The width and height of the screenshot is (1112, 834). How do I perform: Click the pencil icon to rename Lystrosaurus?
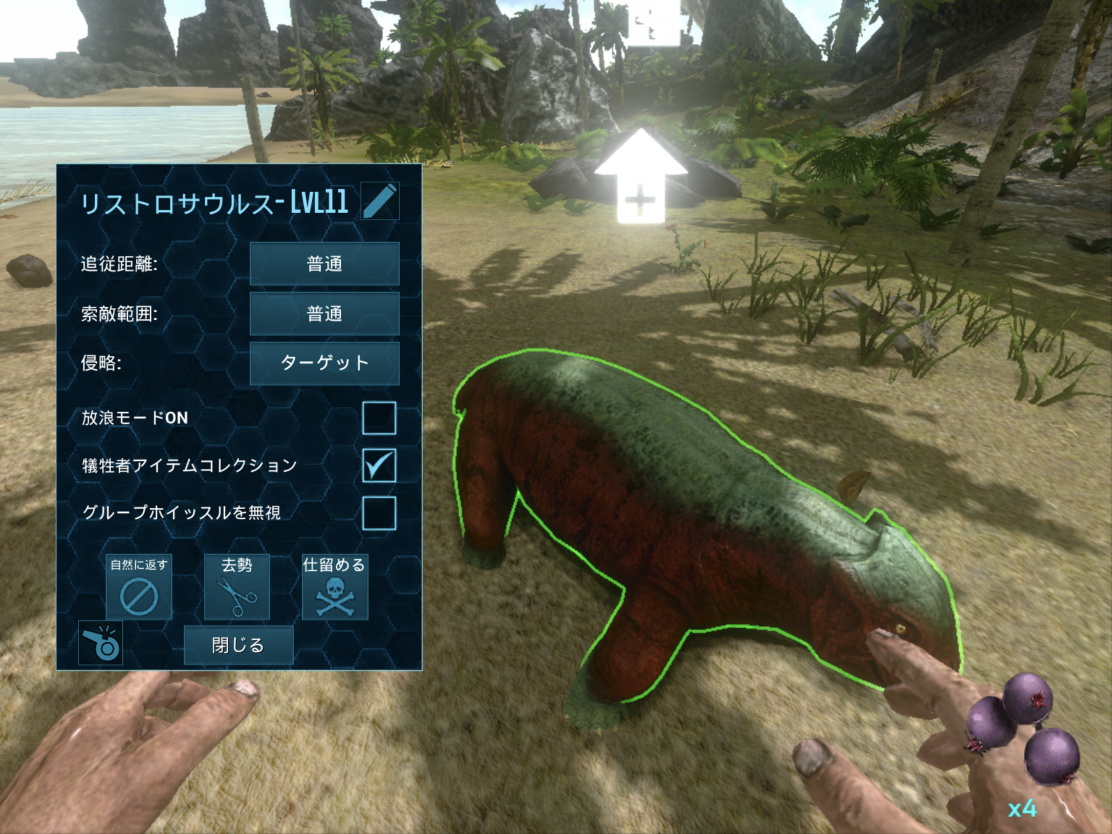coord(380,201)
